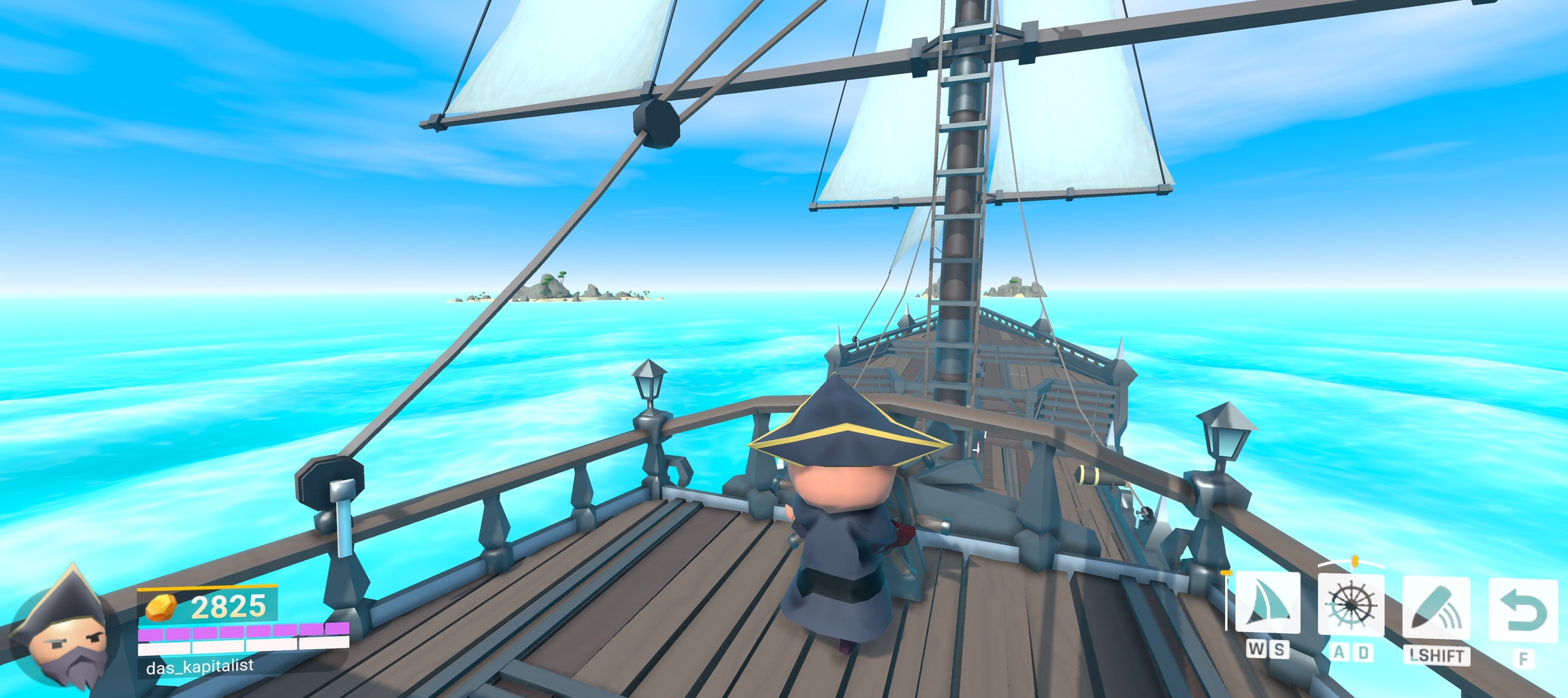Activate the ship boost icon
The image size is (1568, 698).
[x=1436, y=608]
